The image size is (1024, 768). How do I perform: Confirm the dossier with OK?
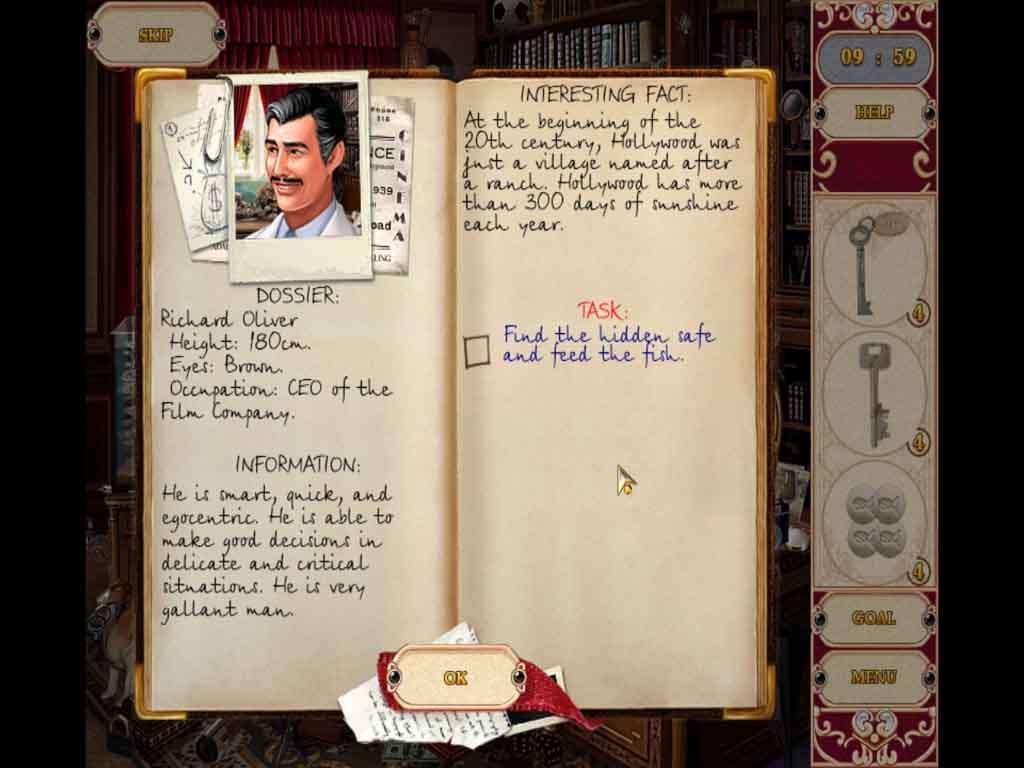[455, 678]
